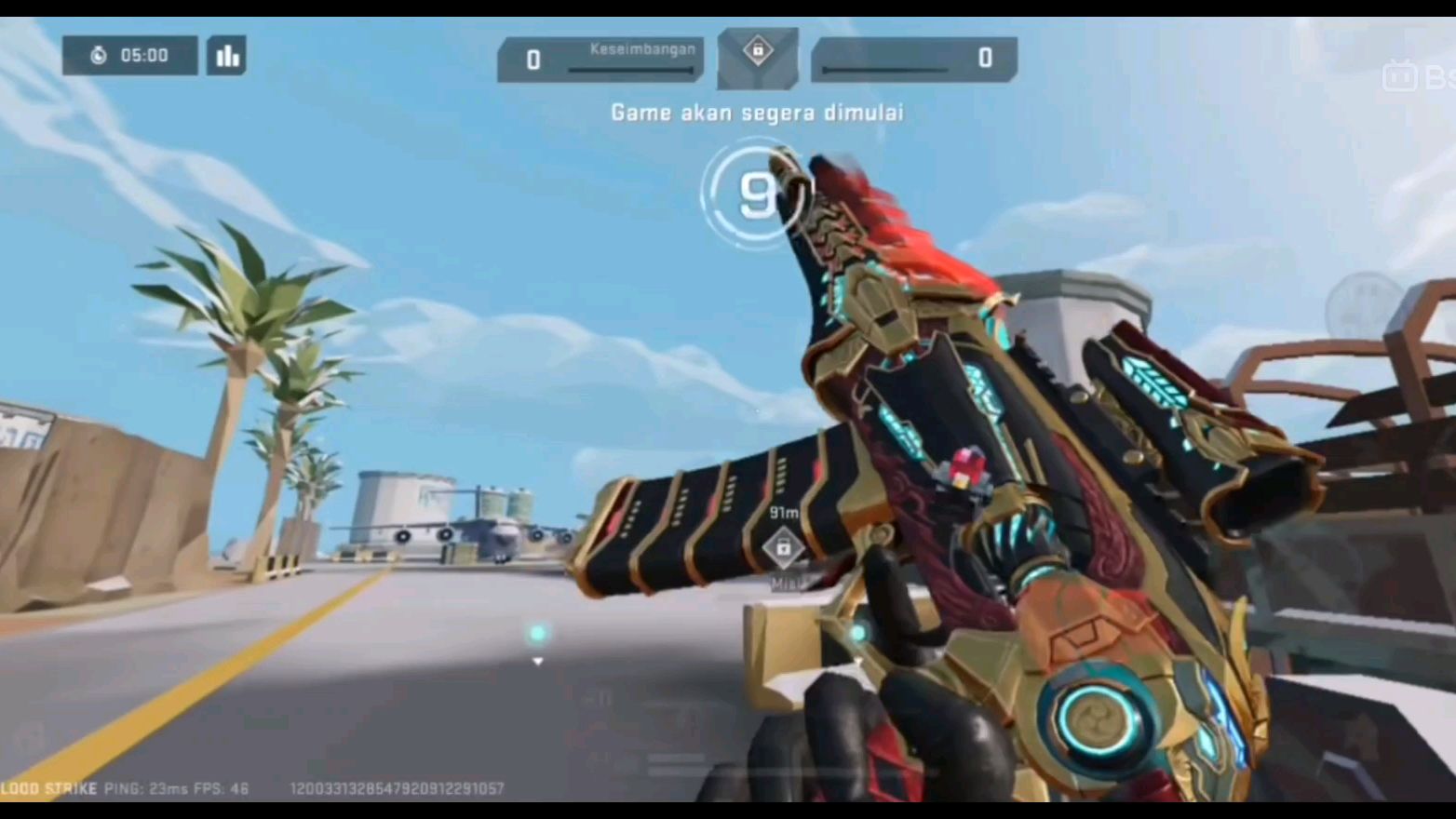Viewport: 1456px width, 819px height.
Task: Click the 05:00 timer display panel
Action: click(x=128, y=56)
